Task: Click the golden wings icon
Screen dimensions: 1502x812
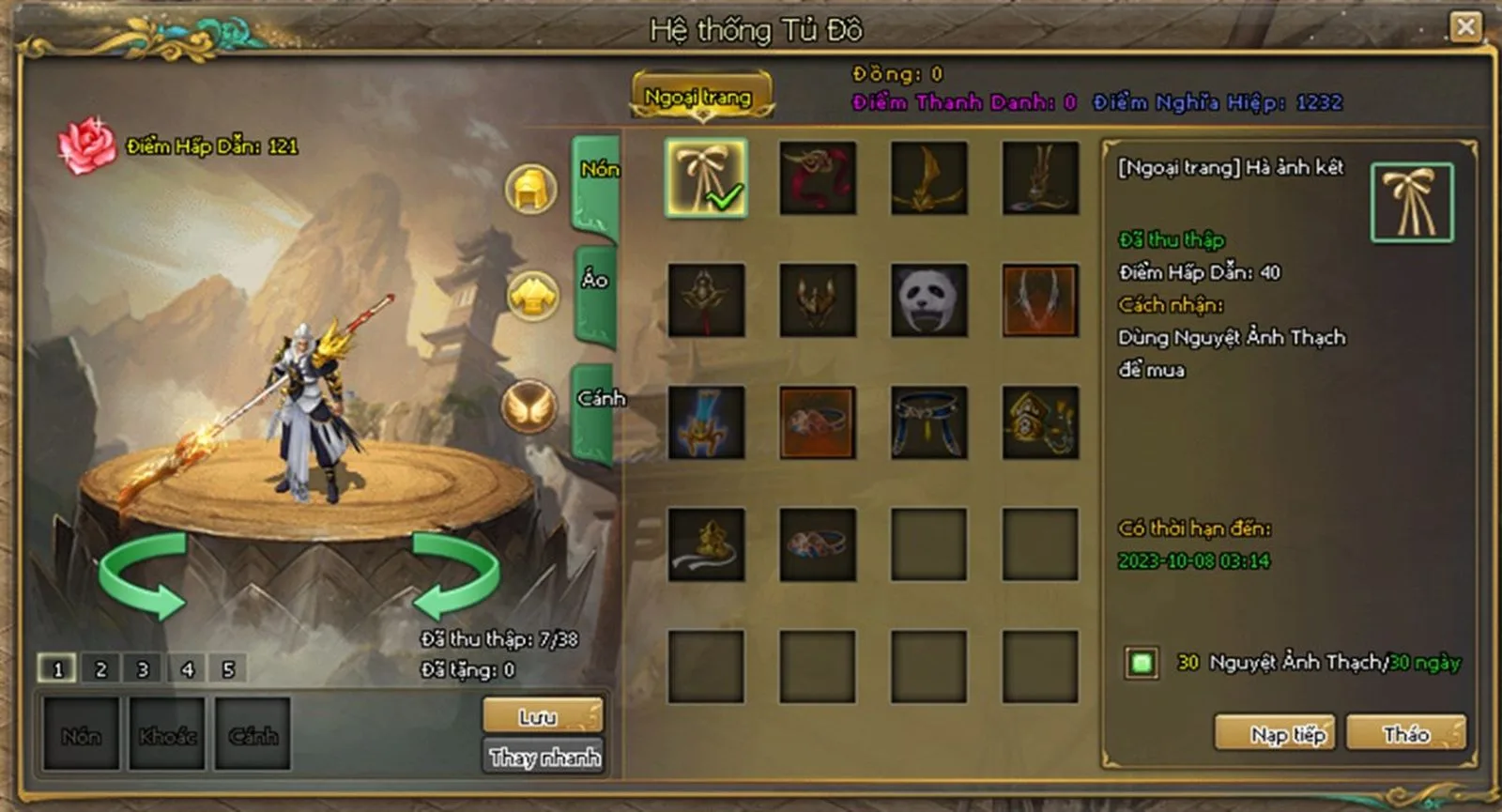Action: click(x=529, y=406)
